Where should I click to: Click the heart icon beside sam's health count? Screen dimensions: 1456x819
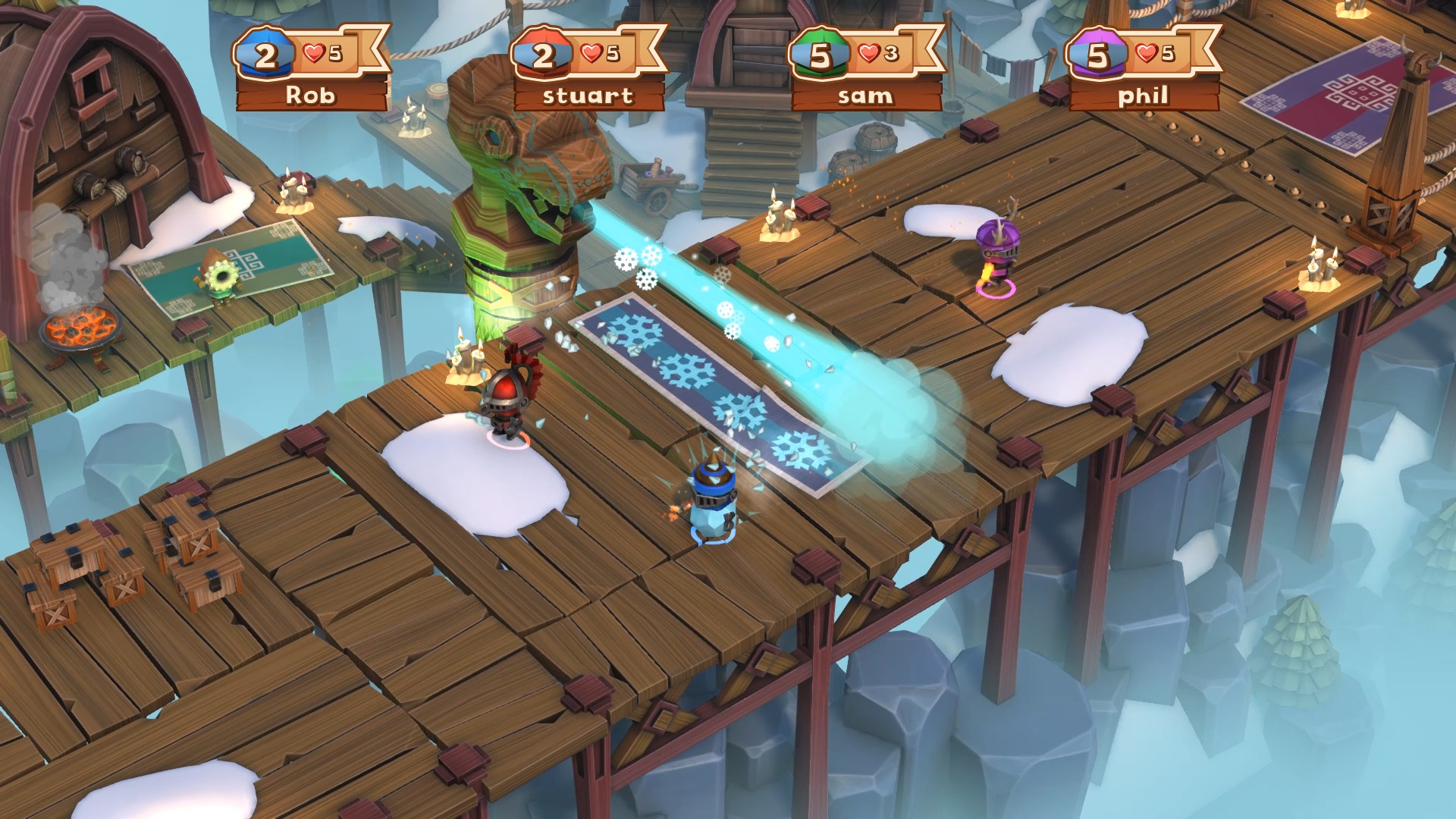[868, 52]
